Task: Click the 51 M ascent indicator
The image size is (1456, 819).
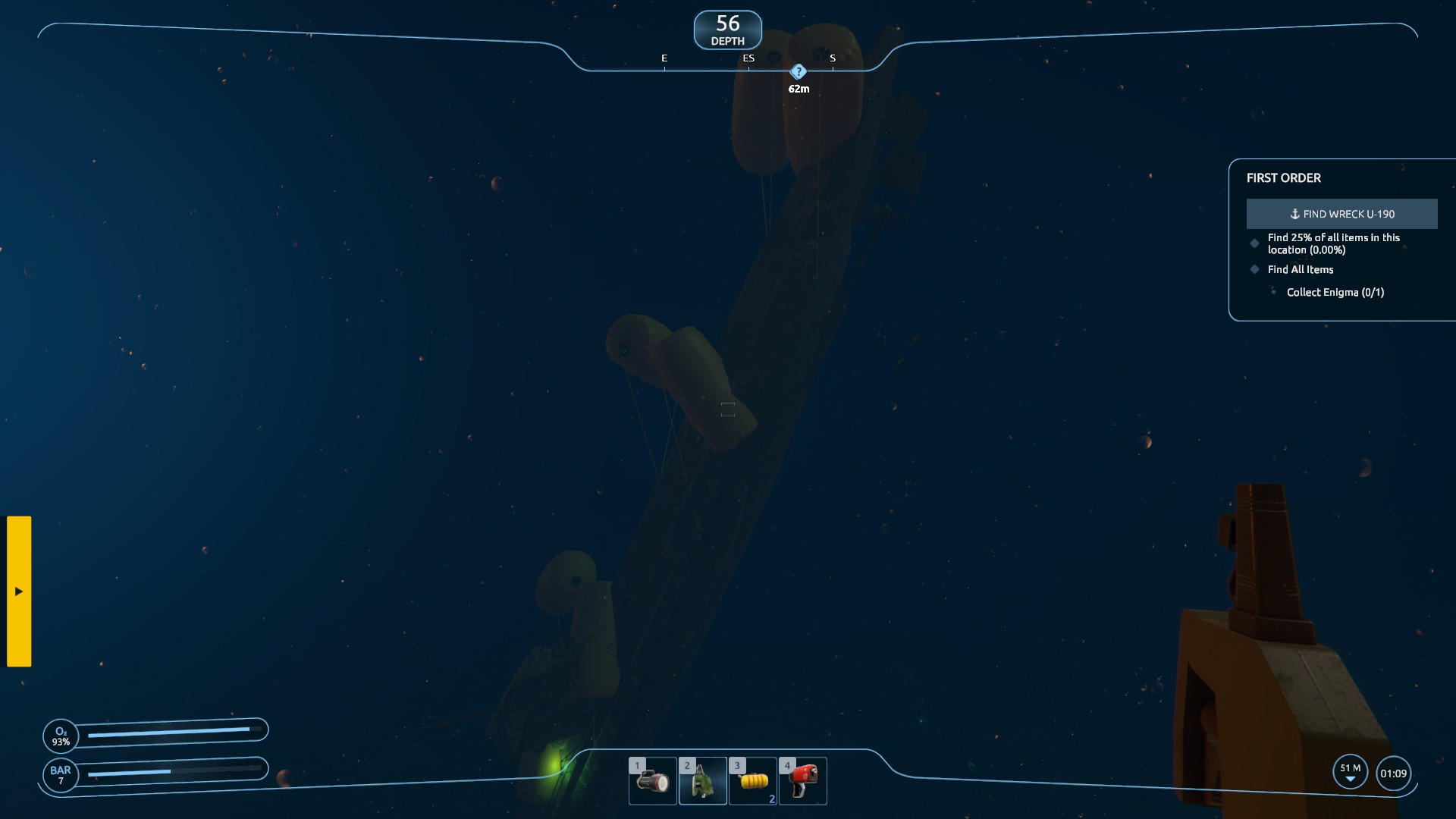Action: click(x=1350, y=772)
